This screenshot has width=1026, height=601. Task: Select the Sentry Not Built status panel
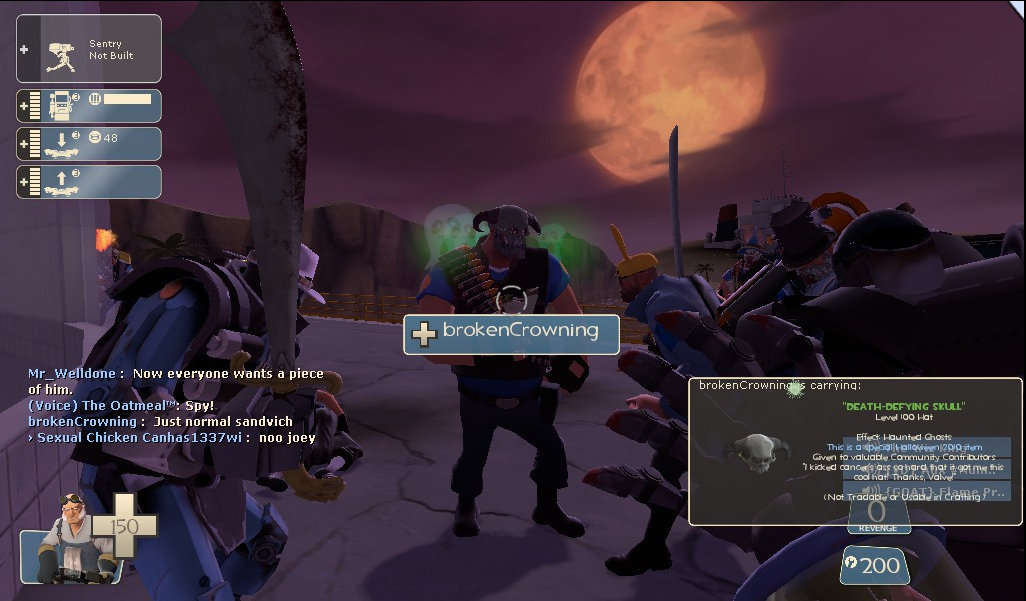pos(88,49)
